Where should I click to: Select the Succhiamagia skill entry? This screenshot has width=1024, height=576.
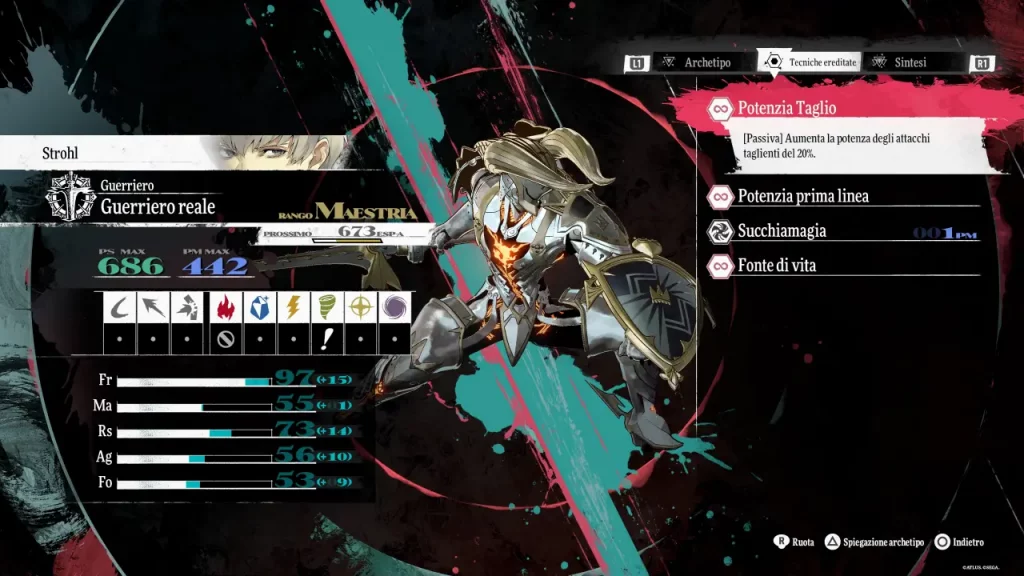point(781,231)
